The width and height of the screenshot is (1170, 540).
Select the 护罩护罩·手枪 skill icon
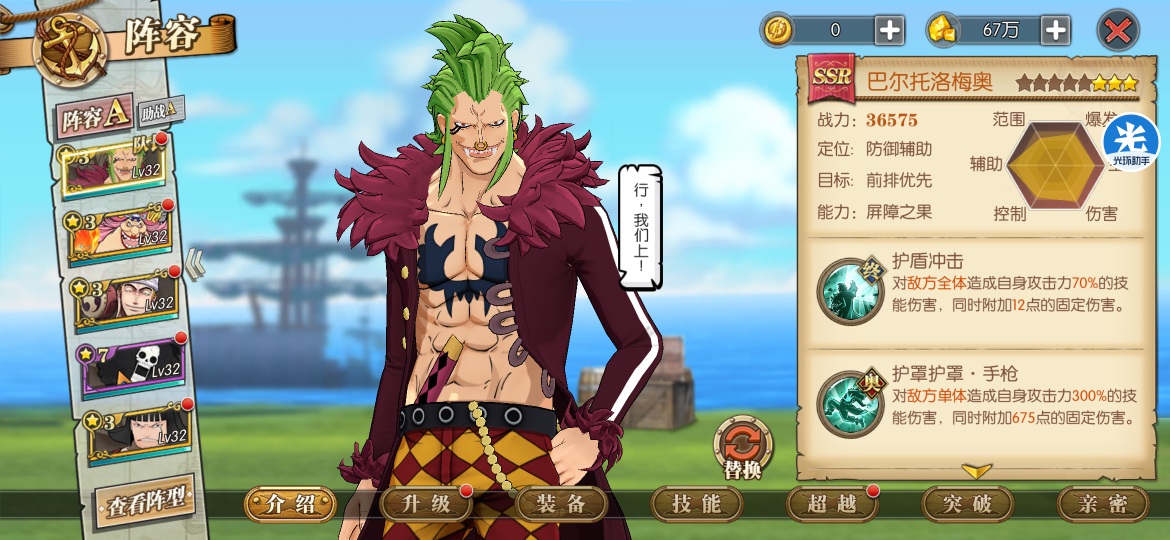[849, 403]
